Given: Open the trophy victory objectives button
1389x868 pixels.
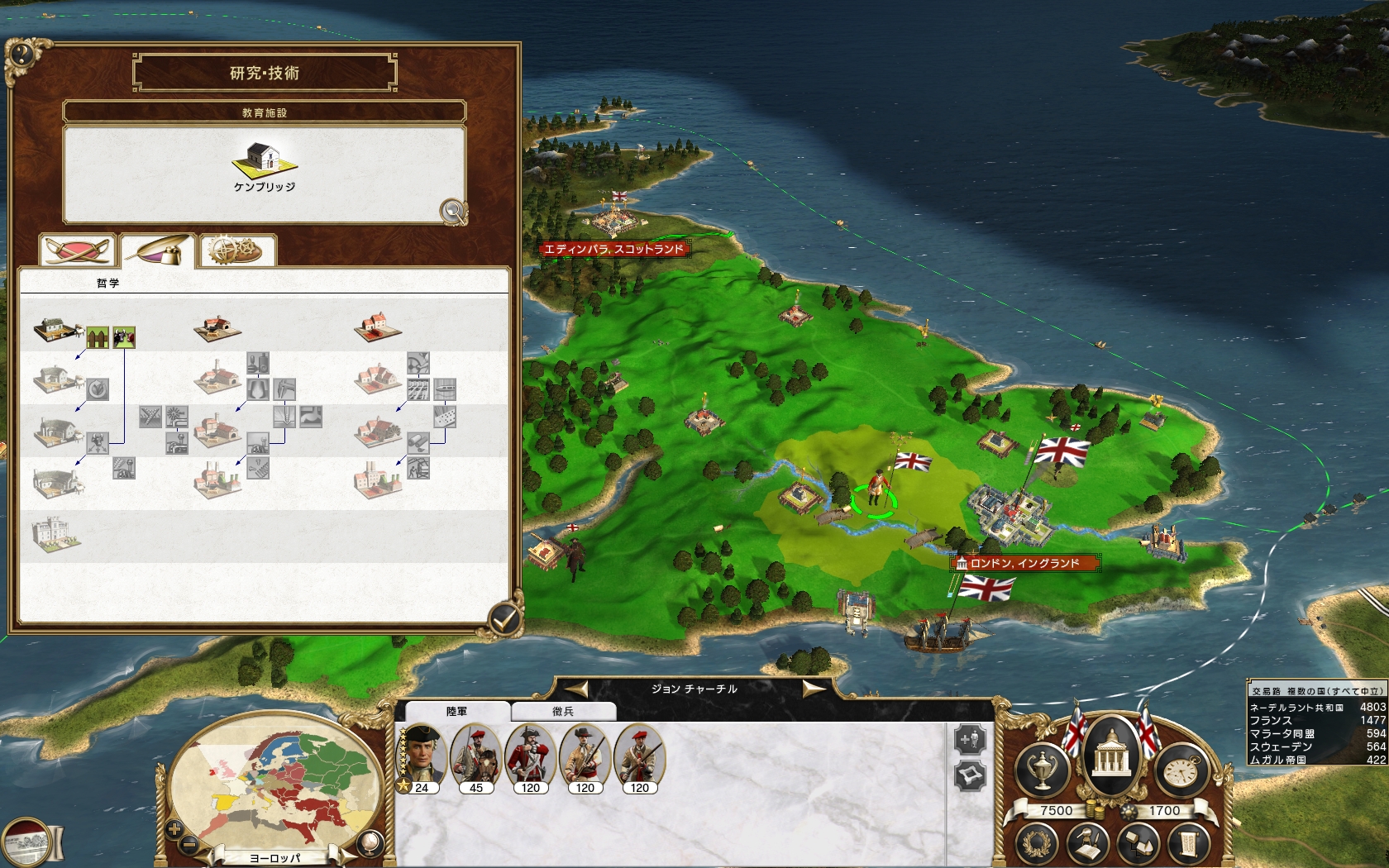Looking at the screenshot, I should pyautogui.click(x=1043, y=770).
